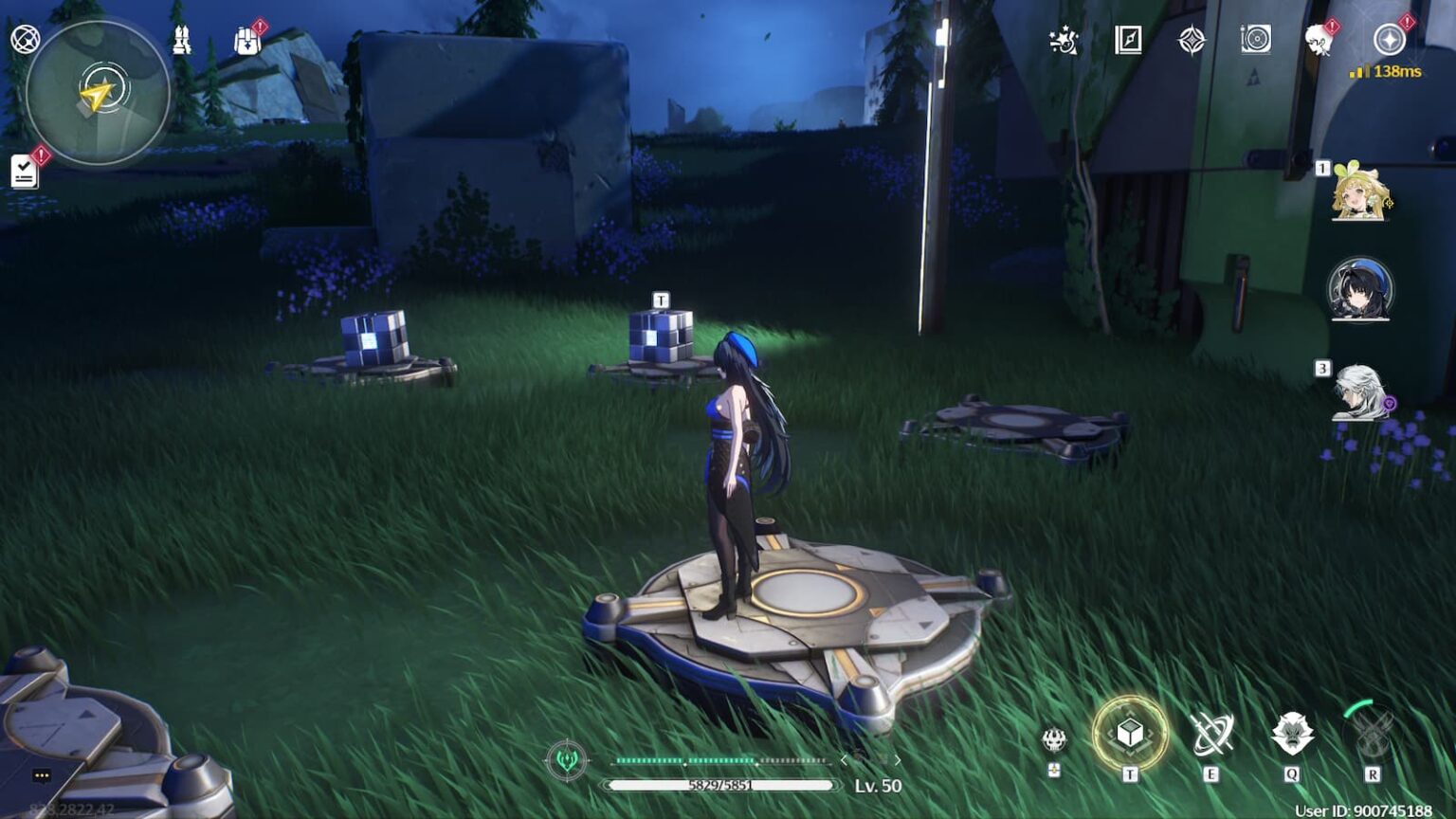
Task: Switch to the blonde party member in slot 1
Action: [1360, 192]
